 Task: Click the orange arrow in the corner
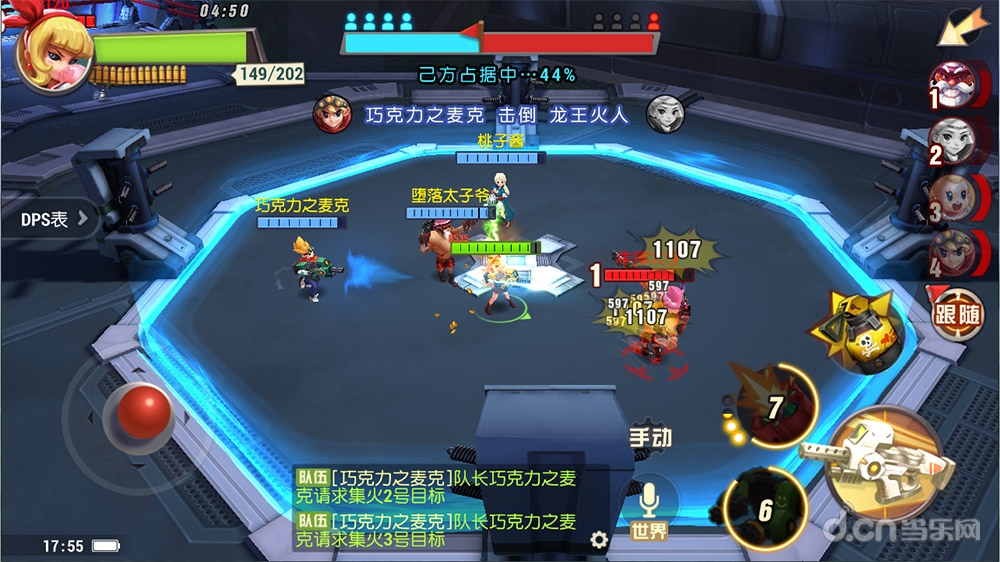pos(958,27)
